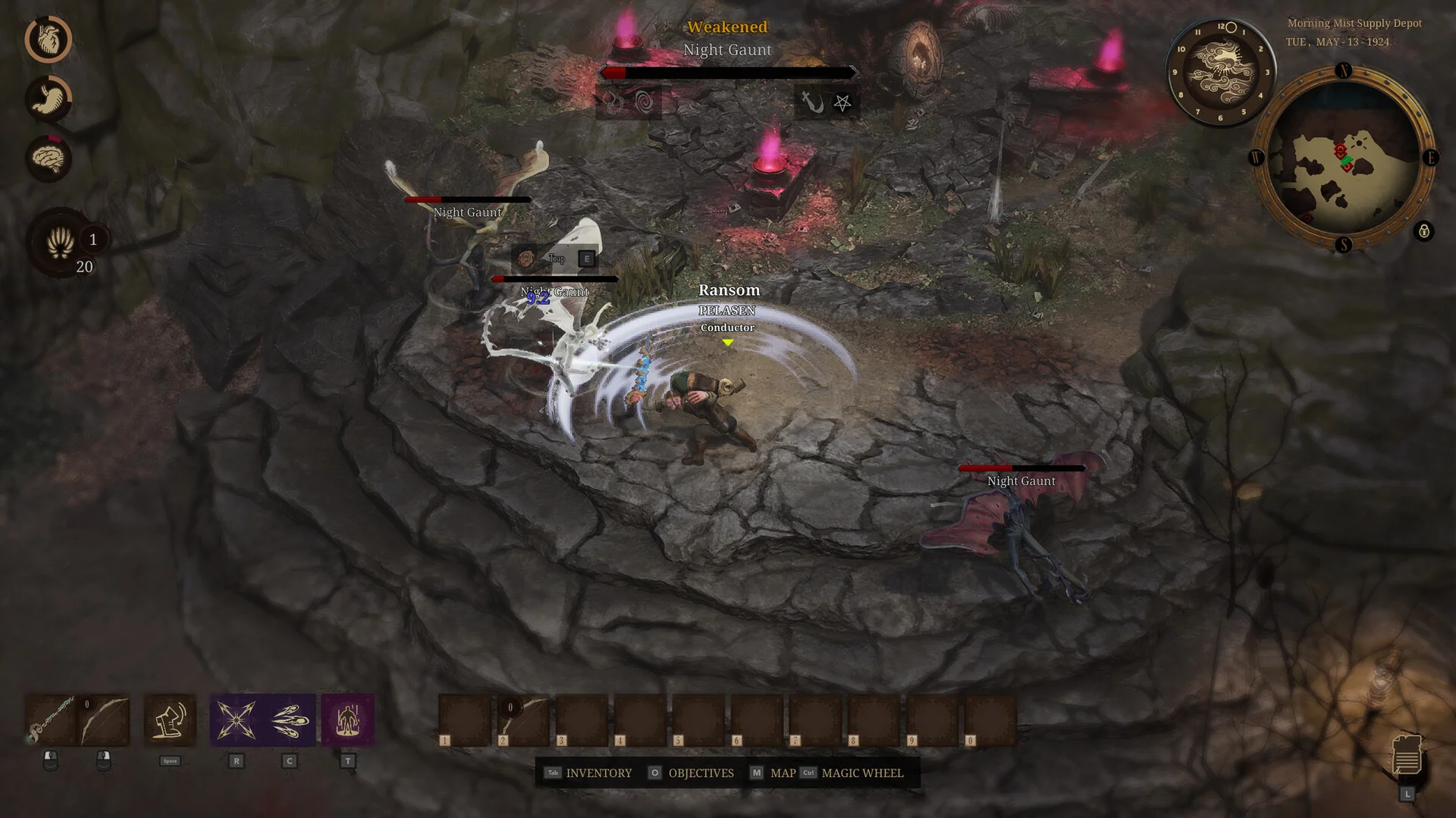
Task: Select the bow weapon slot beside the staff
Action: click(104, 719)
